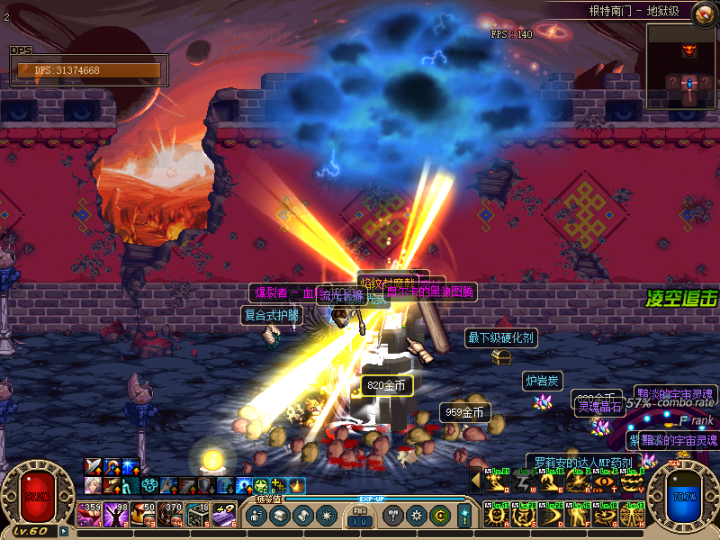Use the quick slot item with count 370
This screenshot has width=720, height=540.
tap(170, 514)
